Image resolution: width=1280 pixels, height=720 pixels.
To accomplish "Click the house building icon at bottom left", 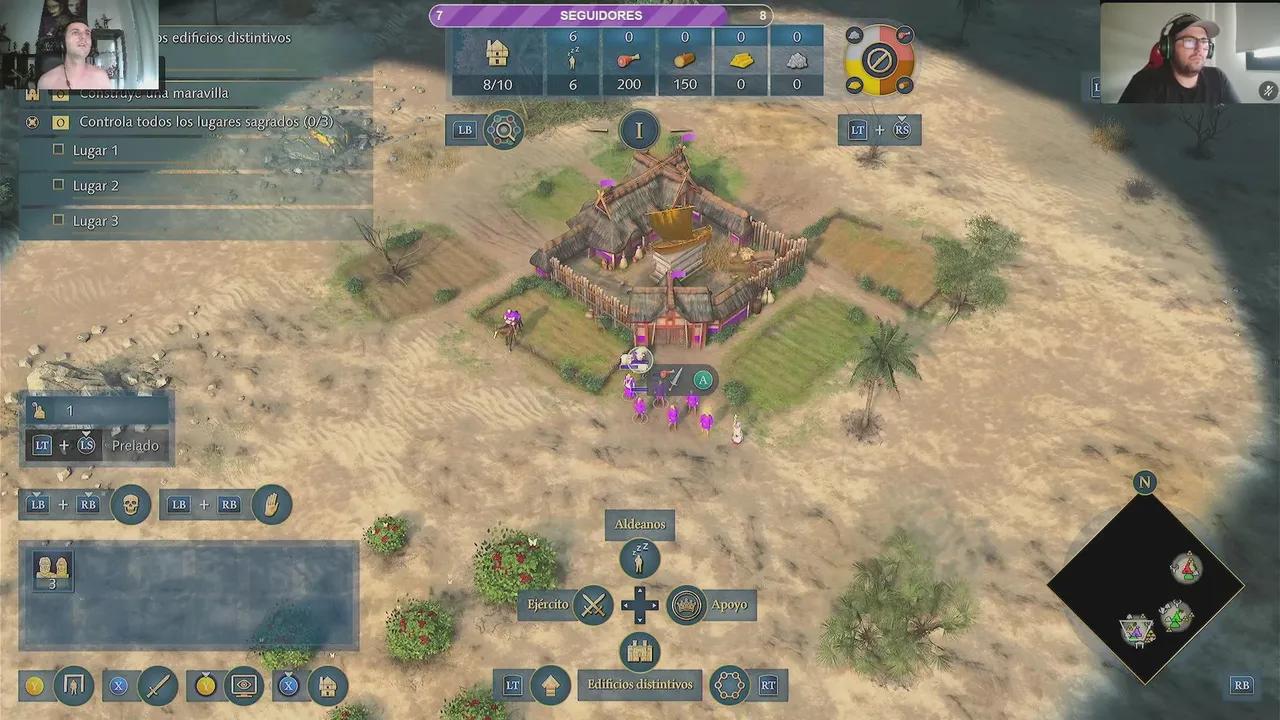I will point(327,686).
